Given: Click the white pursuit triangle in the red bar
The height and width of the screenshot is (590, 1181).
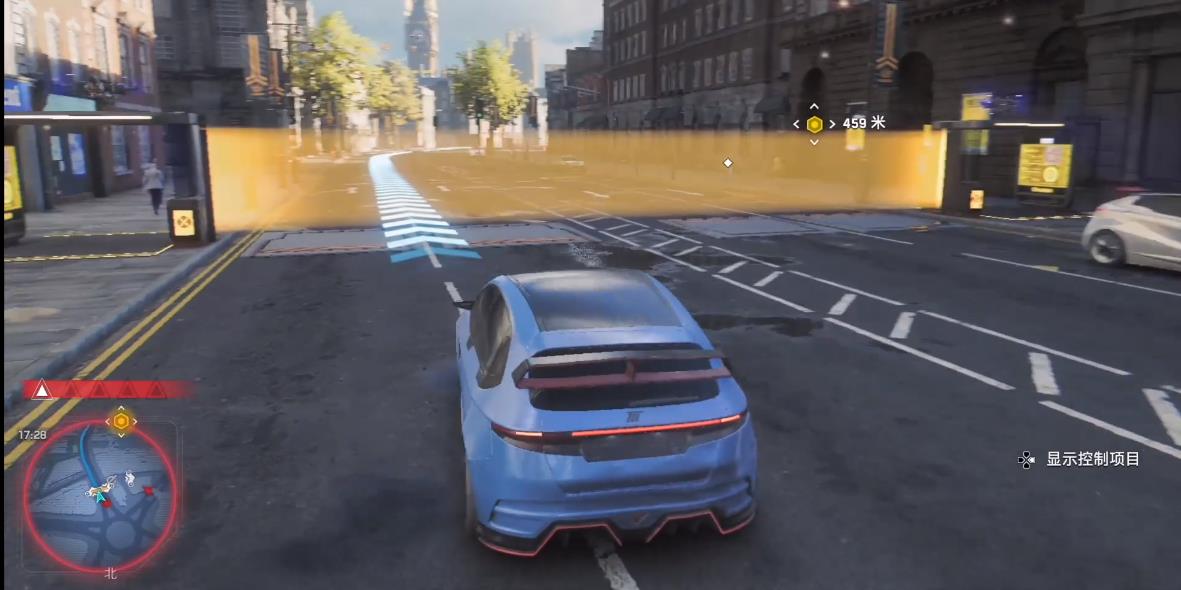Looking at the screenshot, I should click(42, 390).
